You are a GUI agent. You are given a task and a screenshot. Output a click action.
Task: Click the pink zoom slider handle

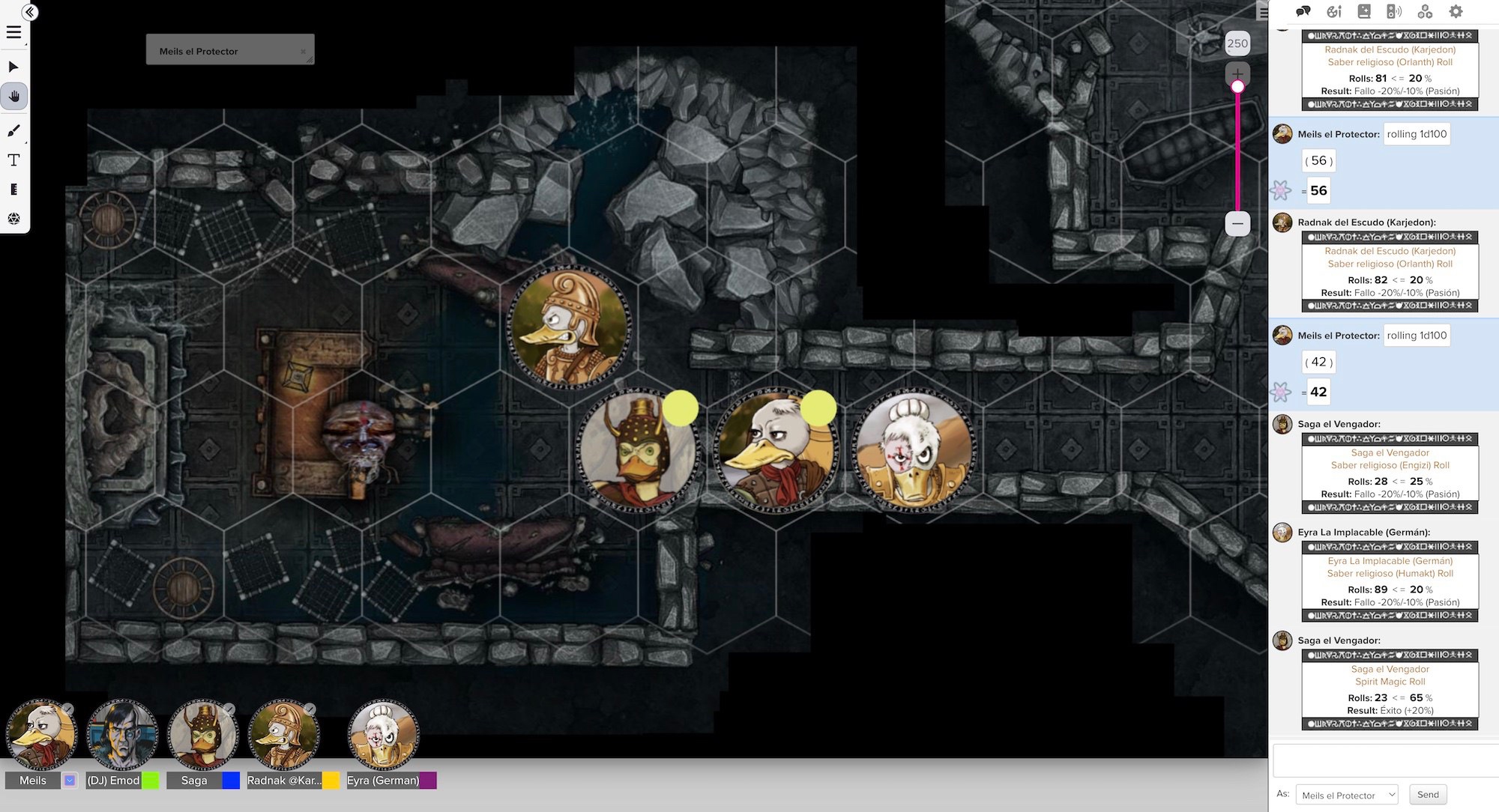tap(1237, 87)
